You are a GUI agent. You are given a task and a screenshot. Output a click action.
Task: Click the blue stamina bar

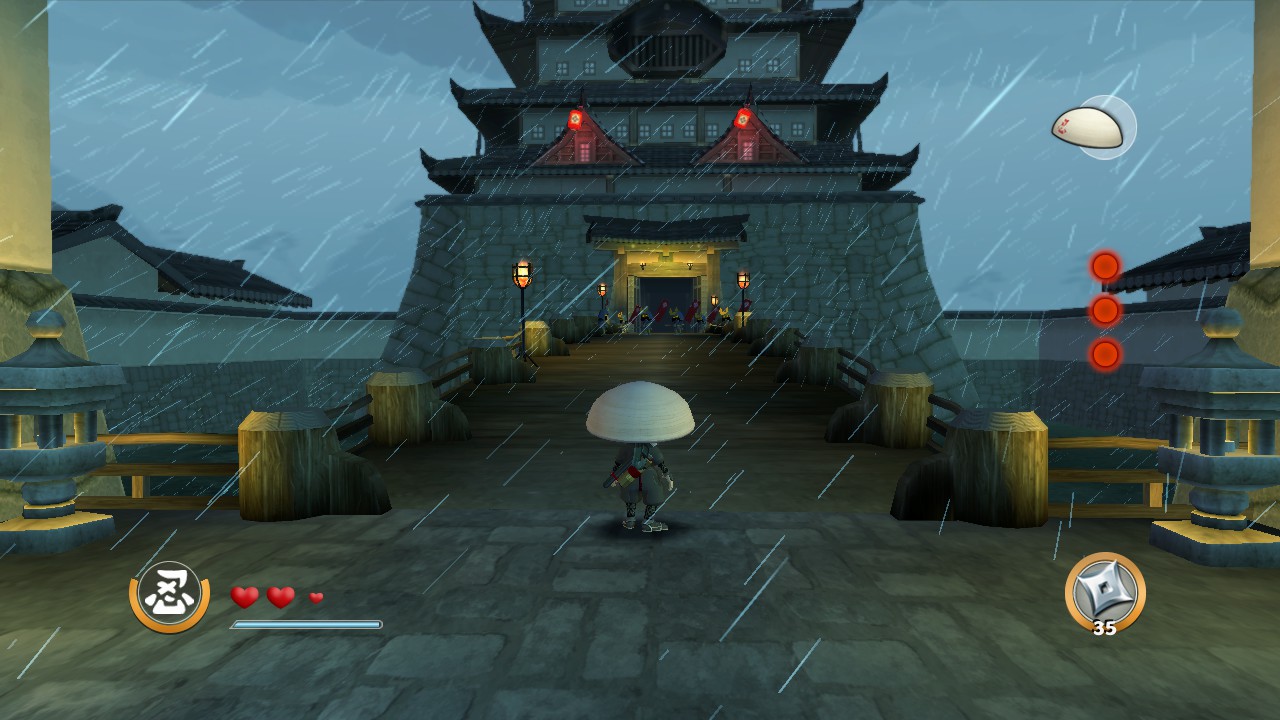[x=305, y=622]
